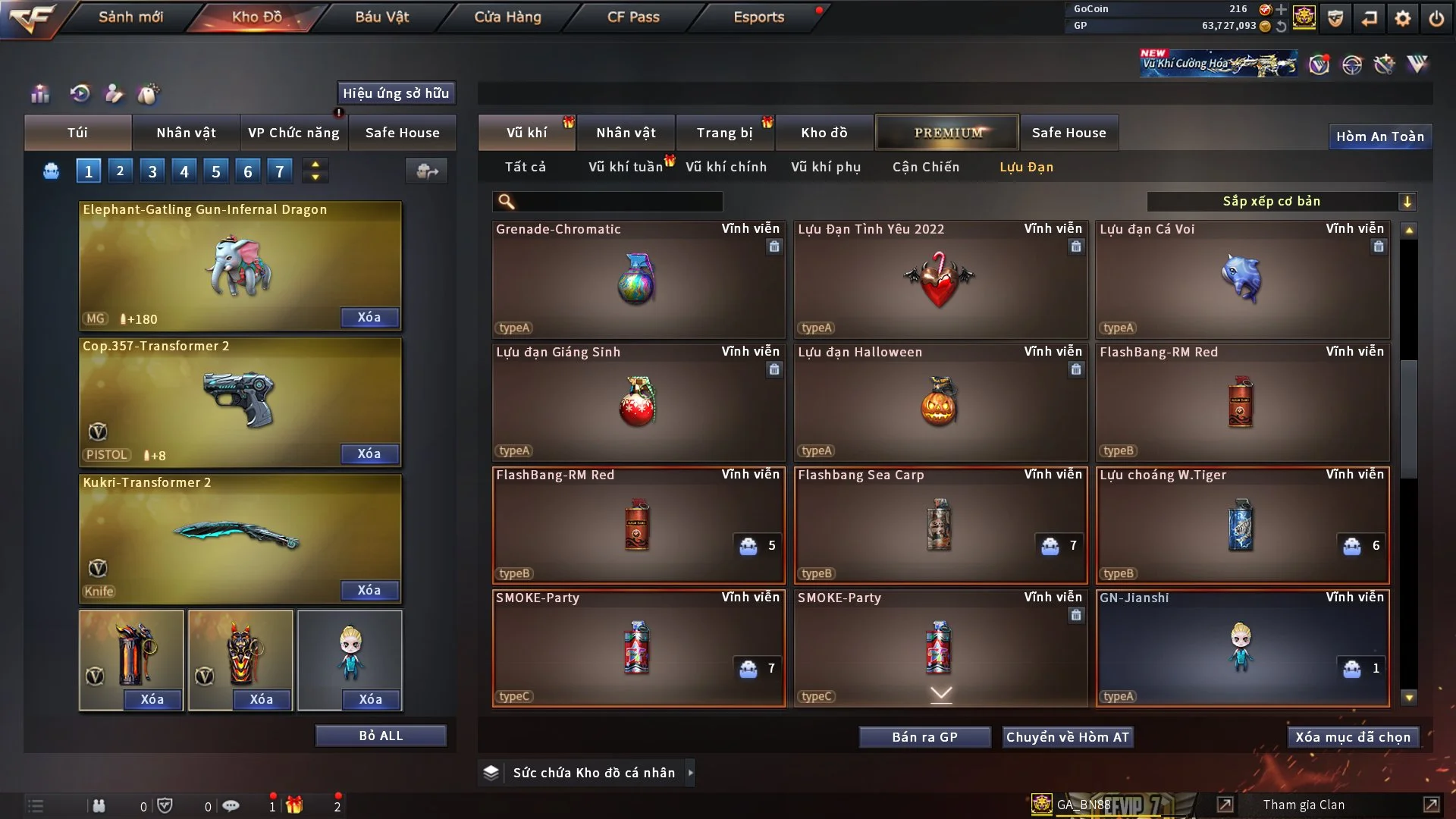1456x819 pixels.
Task: Click Chuyển về Hòm AT button
Action: coord(1068,737)
